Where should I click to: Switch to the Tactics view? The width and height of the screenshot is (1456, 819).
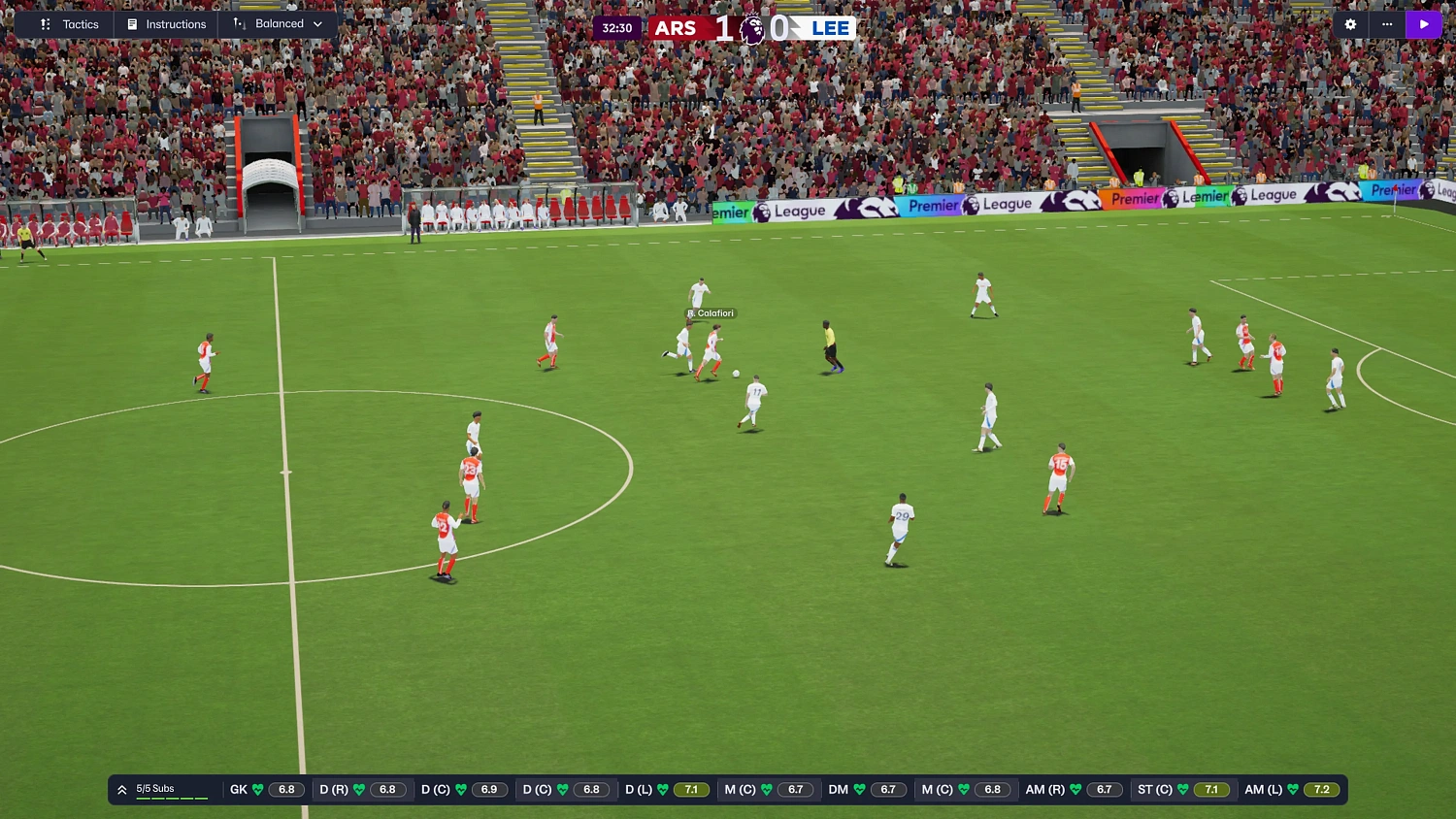[x=81, y=24]
